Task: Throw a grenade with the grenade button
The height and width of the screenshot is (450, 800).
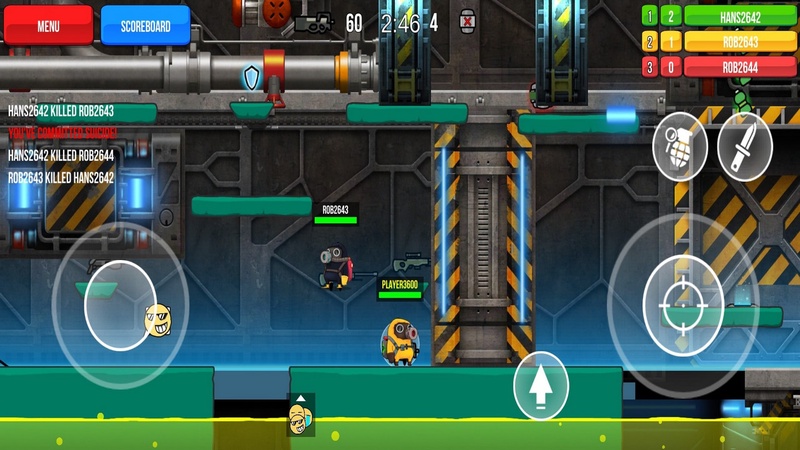Action: pos(679,147)
